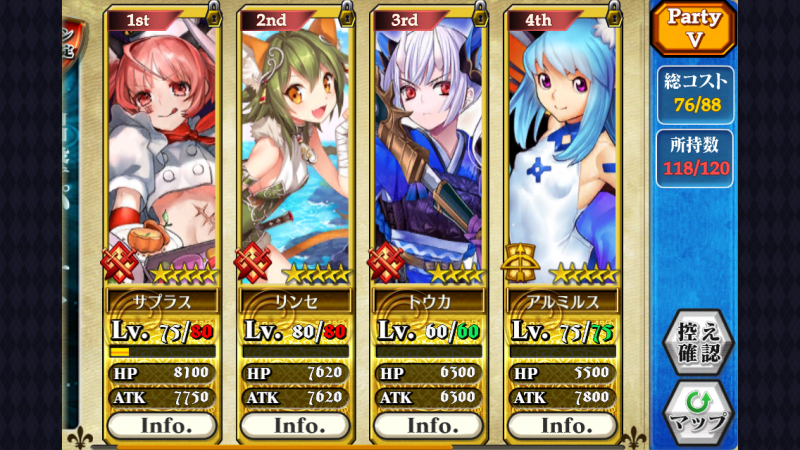The height and width of the screenshot is (450, 800).
Task: Select the 1st slot pink-haired chef card
Action: point(162,150)
